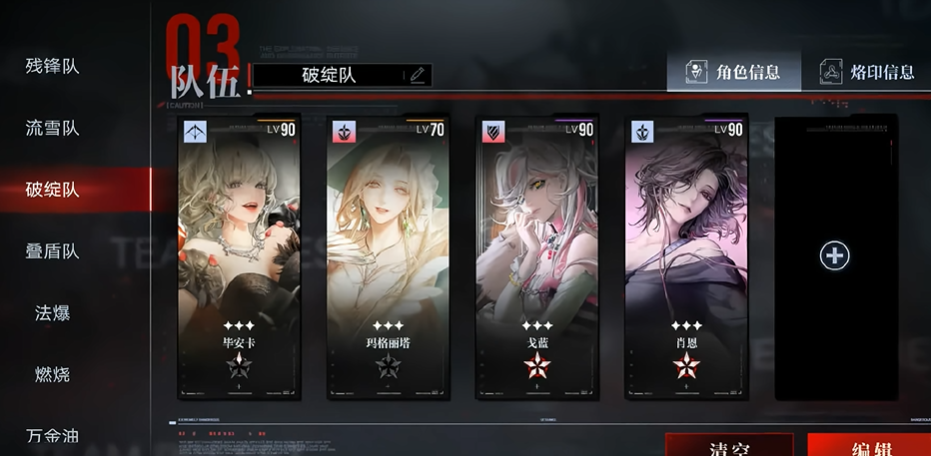Select the 戈蓝 character card
The image size is (931, 456).
(x=537, y=258)
